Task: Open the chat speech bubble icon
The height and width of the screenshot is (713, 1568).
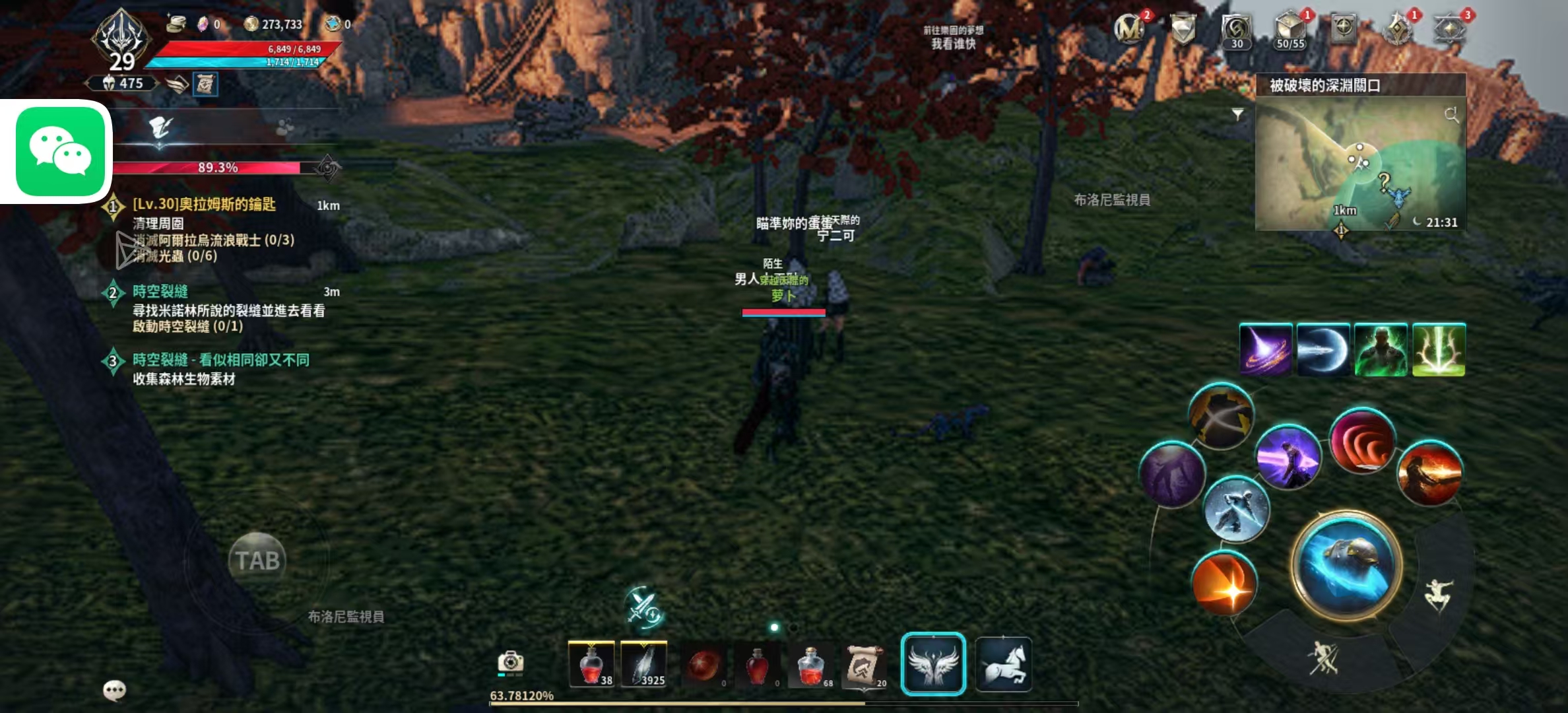Action: pos(115,691)
